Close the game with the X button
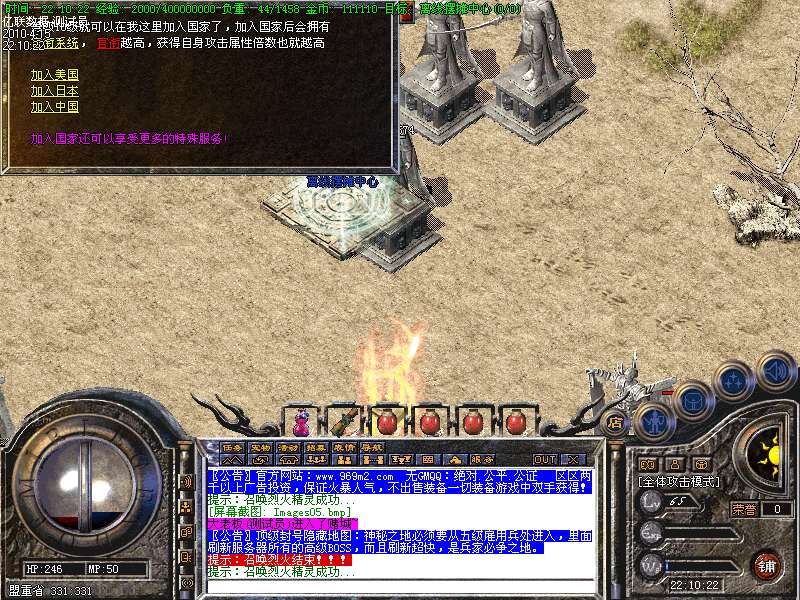The image size is (800, 600). tap(576, 459)
